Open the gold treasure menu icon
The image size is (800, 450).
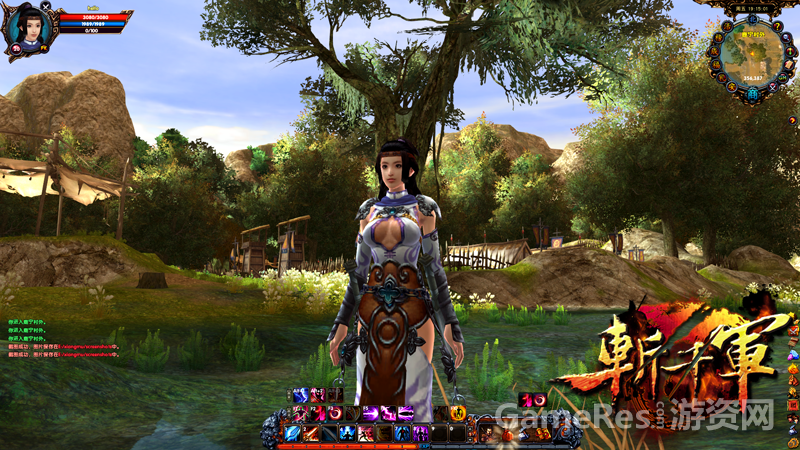click(x=543, y=433)
